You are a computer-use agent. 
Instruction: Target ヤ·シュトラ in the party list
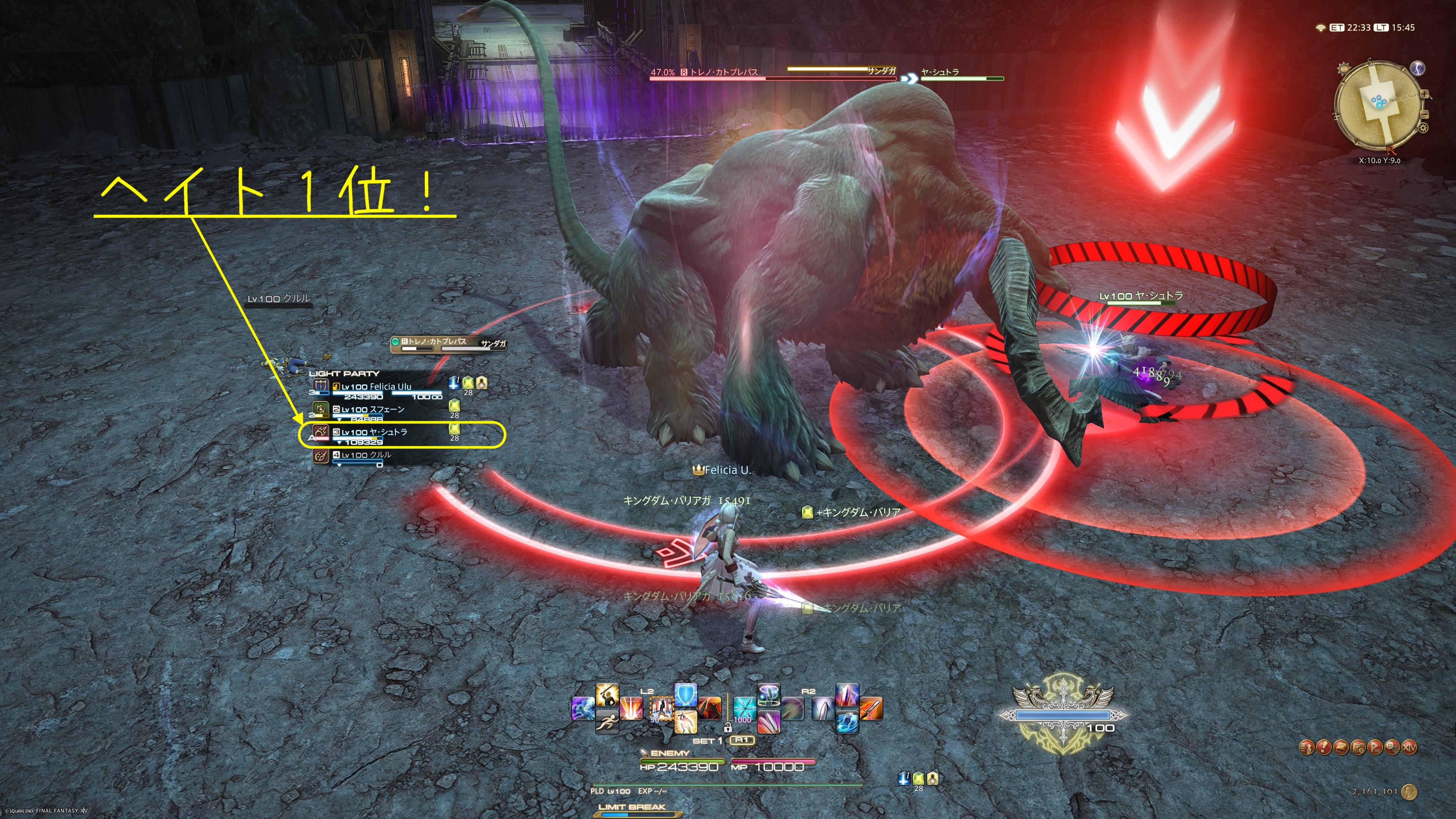[x=373, y=432]
